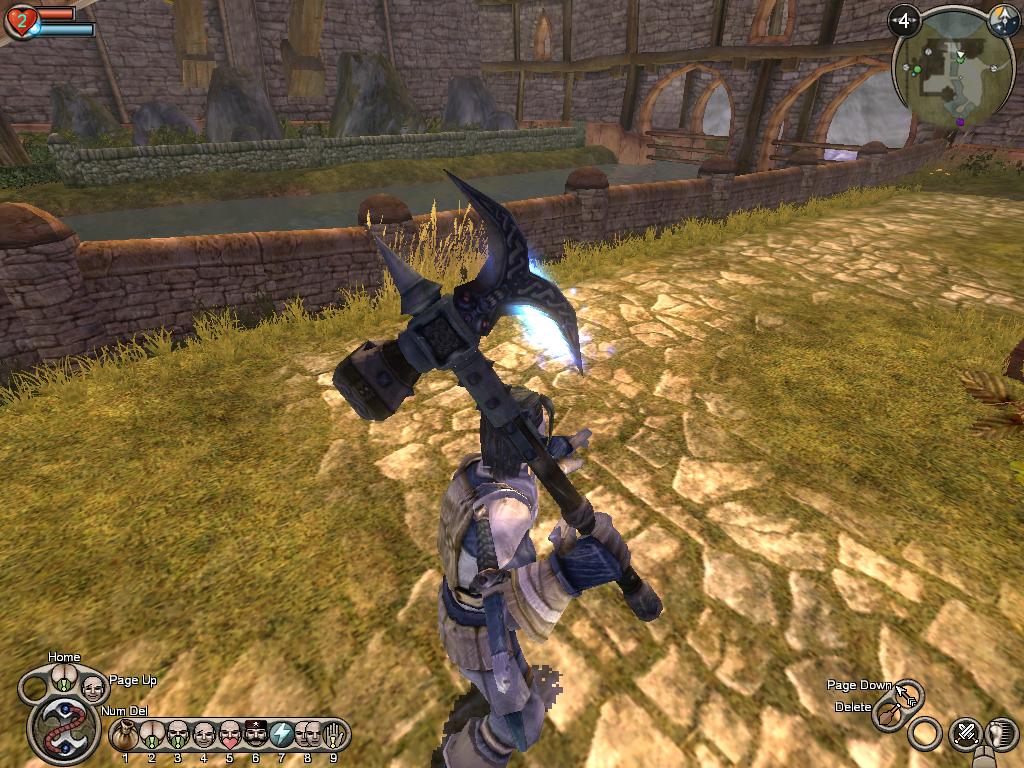The image size is (1024, 768).
Task: Activate the hand icon in slot 9
Action: point(333,736)
